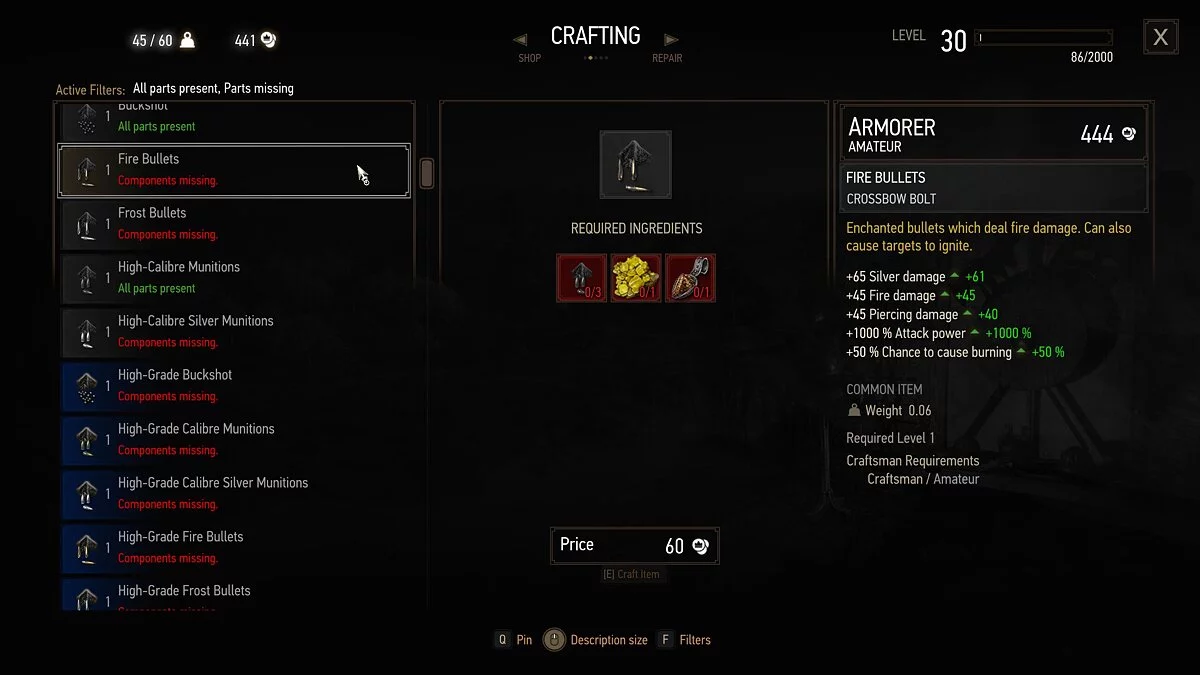
Task: Switch to the Repair tab
Action: (667, 50)
